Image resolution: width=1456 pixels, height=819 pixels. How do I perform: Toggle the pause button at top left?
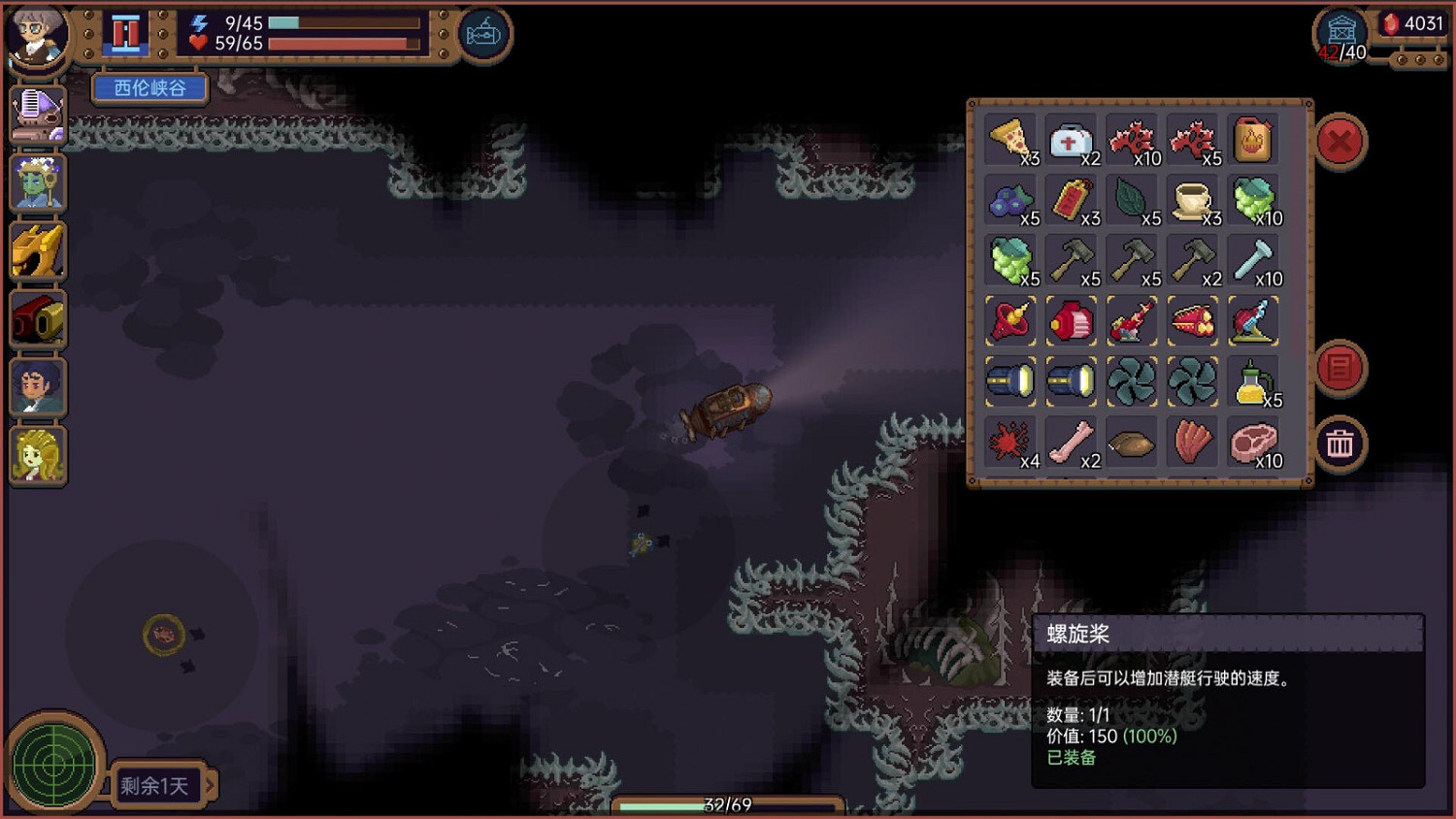124,32
